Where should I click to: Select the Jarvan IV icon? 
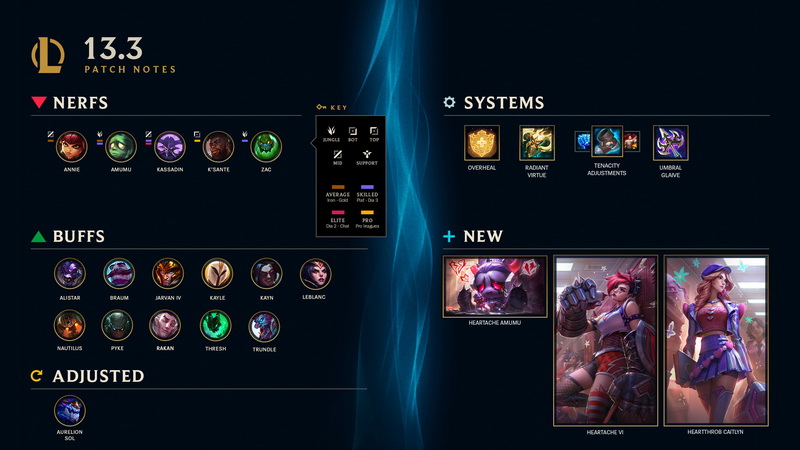[168, 273]
